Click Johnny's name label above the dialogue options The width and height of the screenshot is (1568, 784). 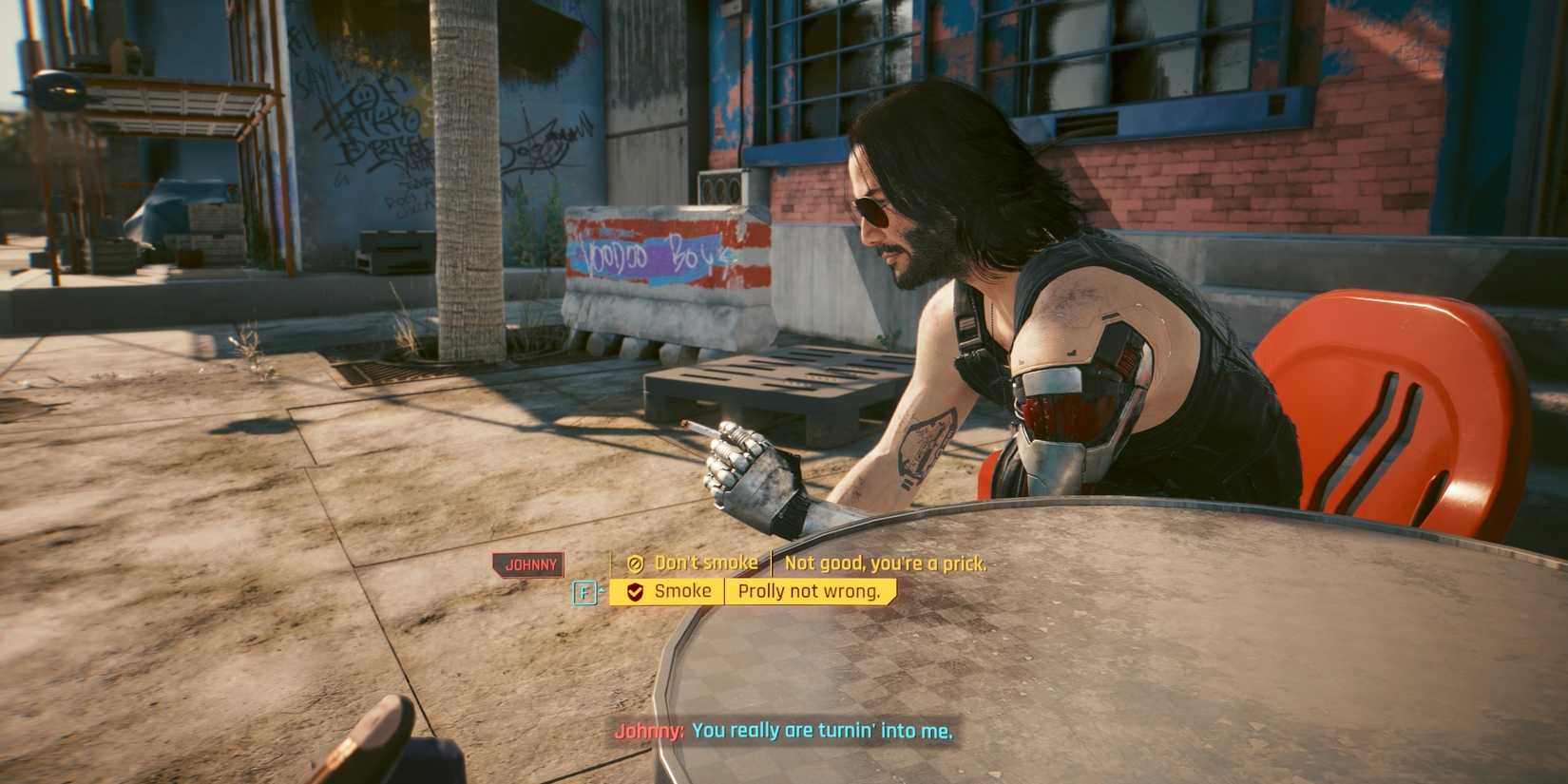pyautogui.click(x=530, y=564)
